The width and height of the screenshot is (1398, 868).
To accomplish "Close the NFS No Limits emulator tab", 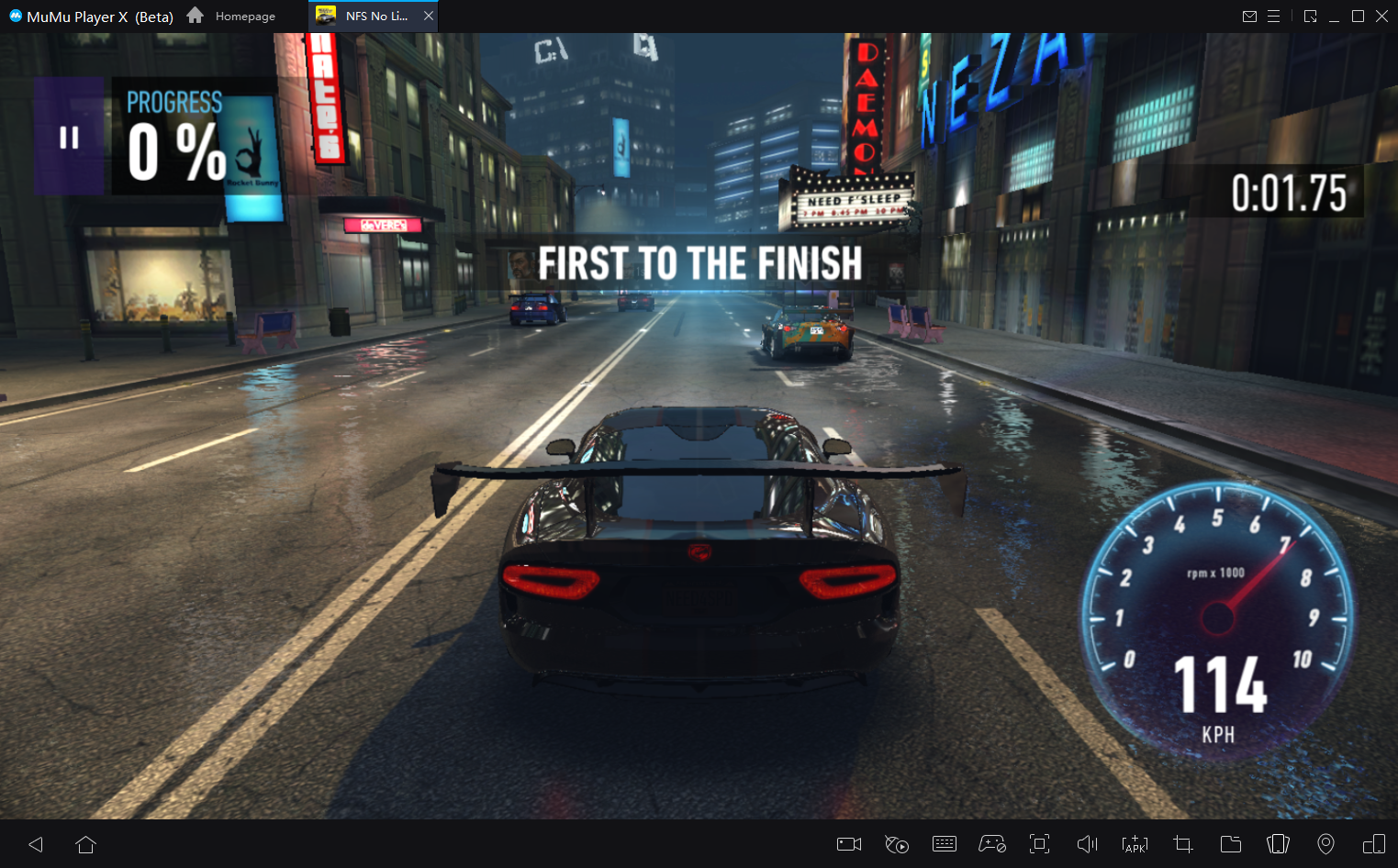I will pos(429,16).
